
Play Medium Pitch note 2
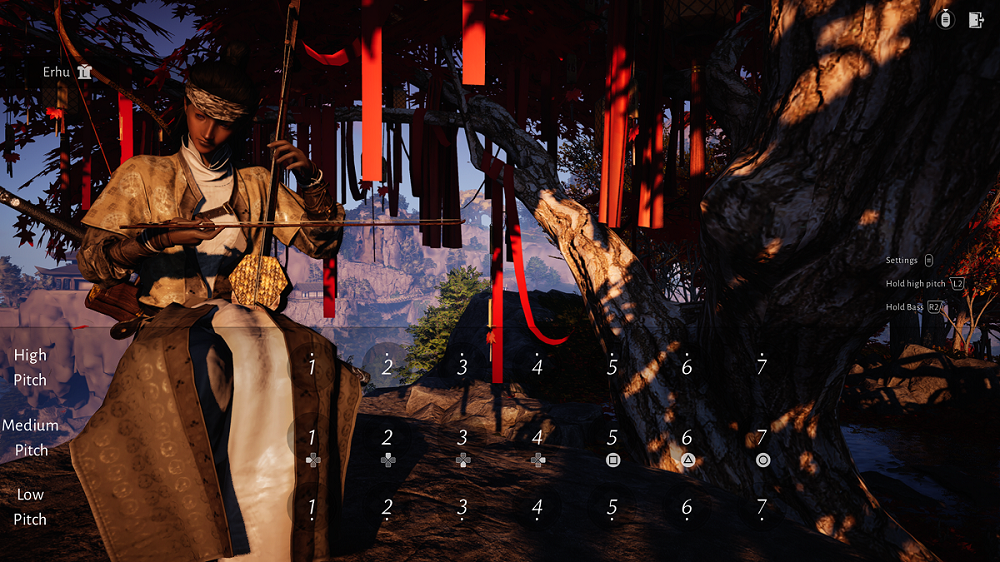pyautogui.click(x=387, y=438)
